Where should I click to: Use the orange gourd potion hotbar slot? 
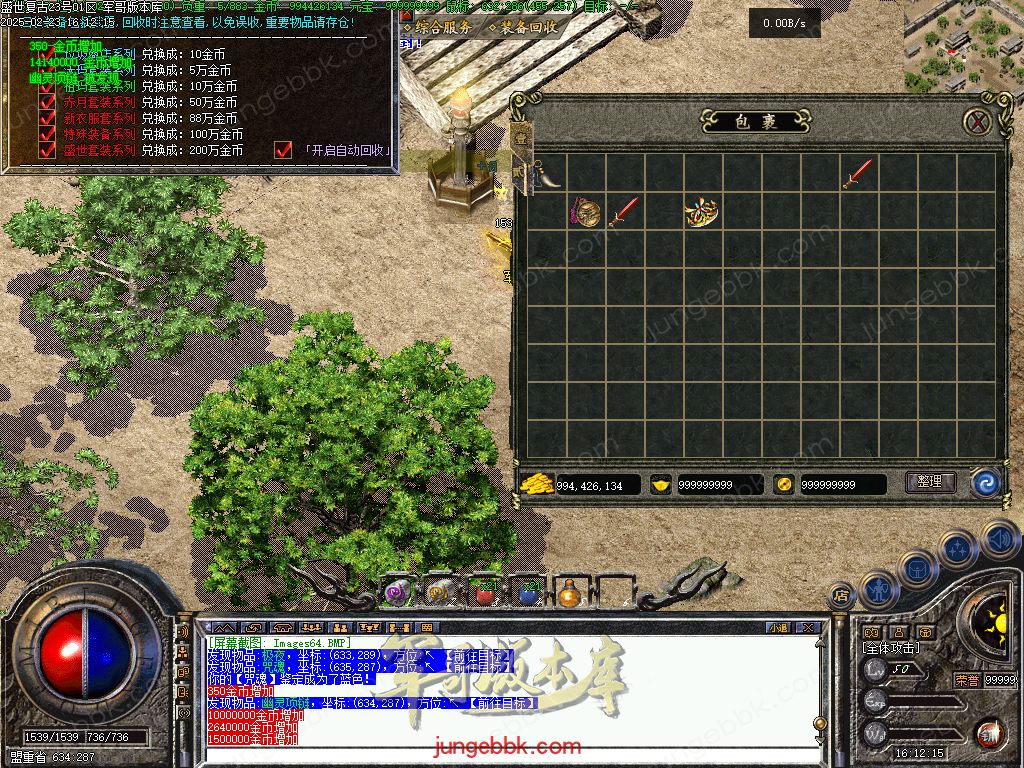569,592
